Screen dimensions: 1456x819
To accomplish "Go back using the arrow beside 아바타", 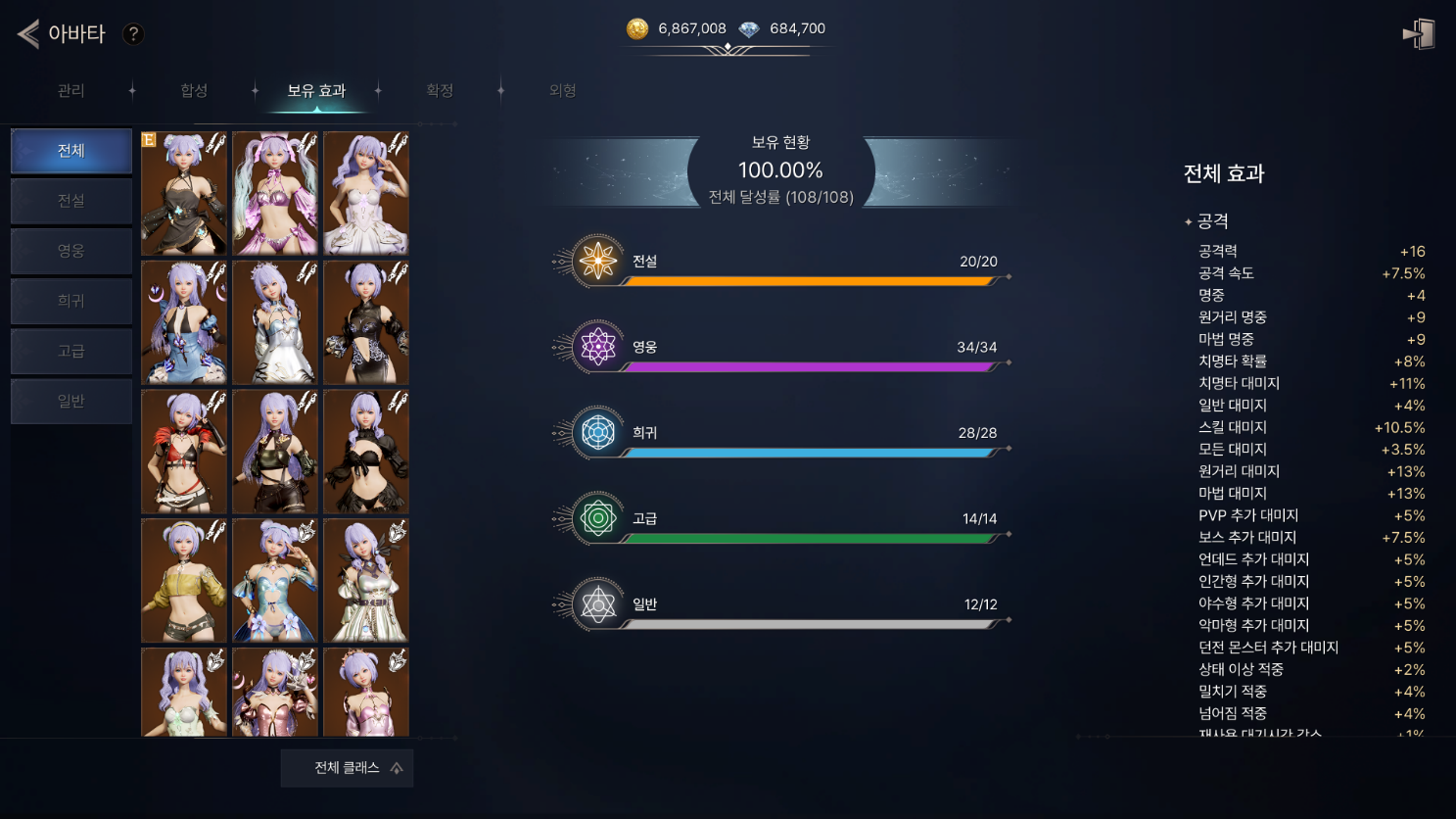I will point(28,34).
